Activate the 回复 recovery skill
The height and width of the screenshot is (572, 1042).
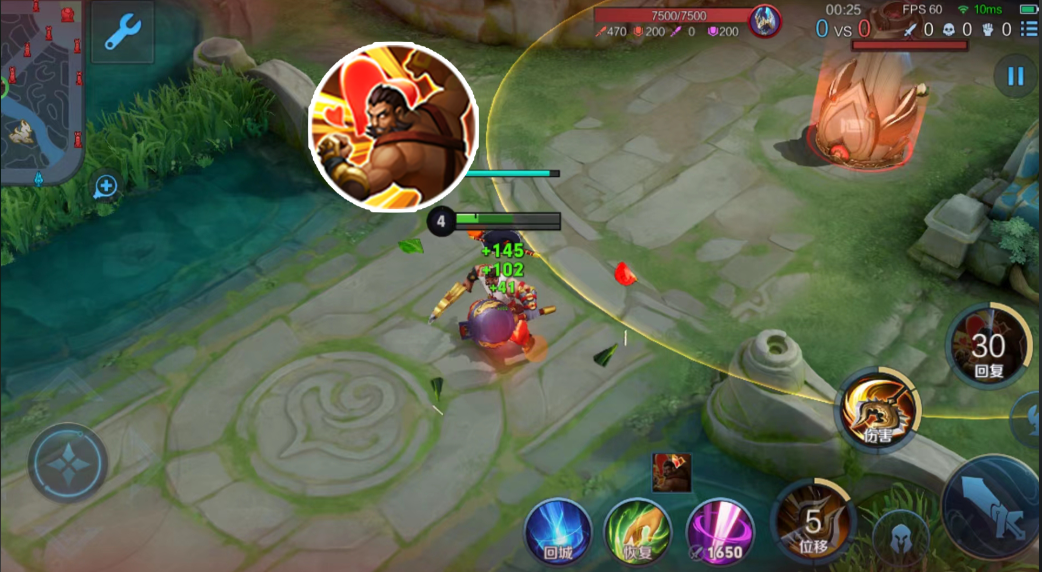[988, 347]
